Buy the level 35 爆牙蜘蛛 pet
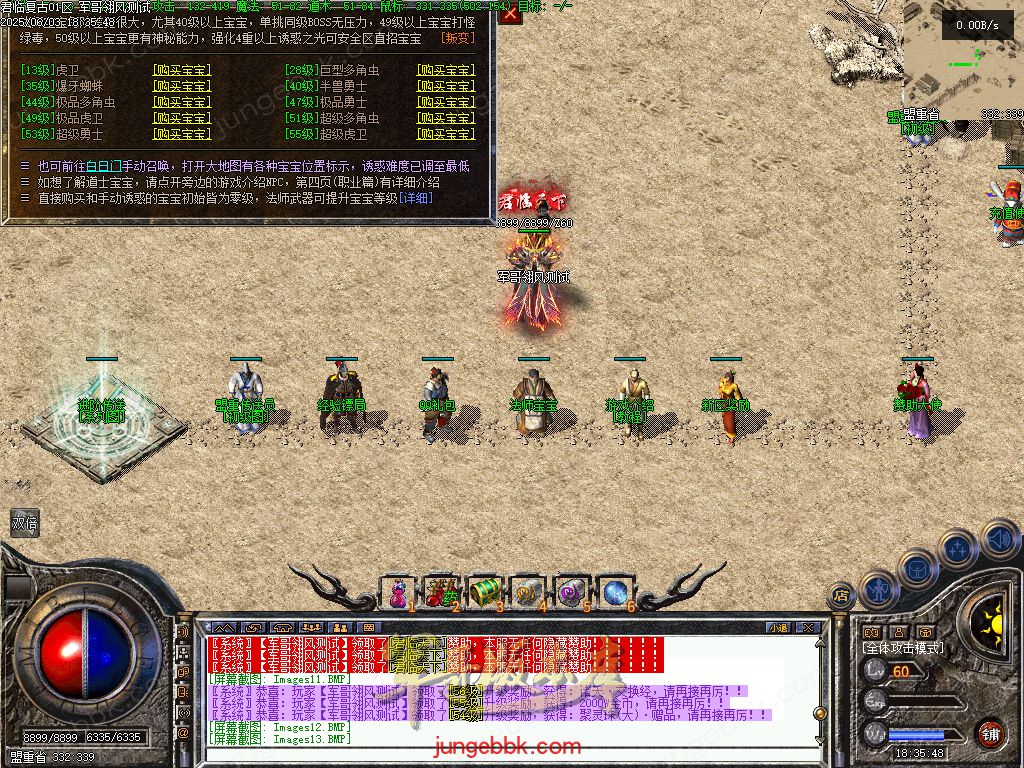 click(x=181, y=86)
